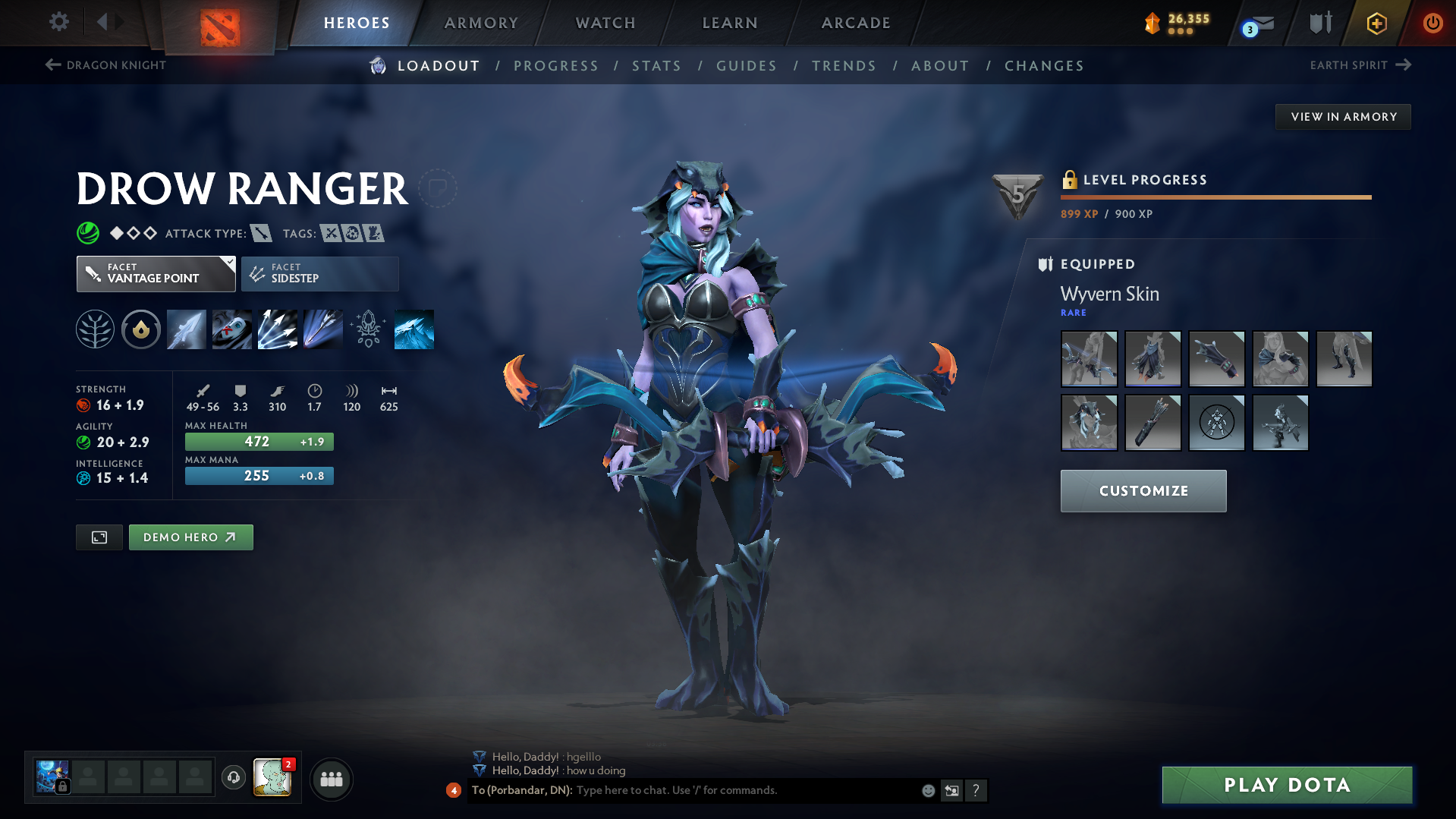Switch to the STATS tab

[x=656, y=66]
